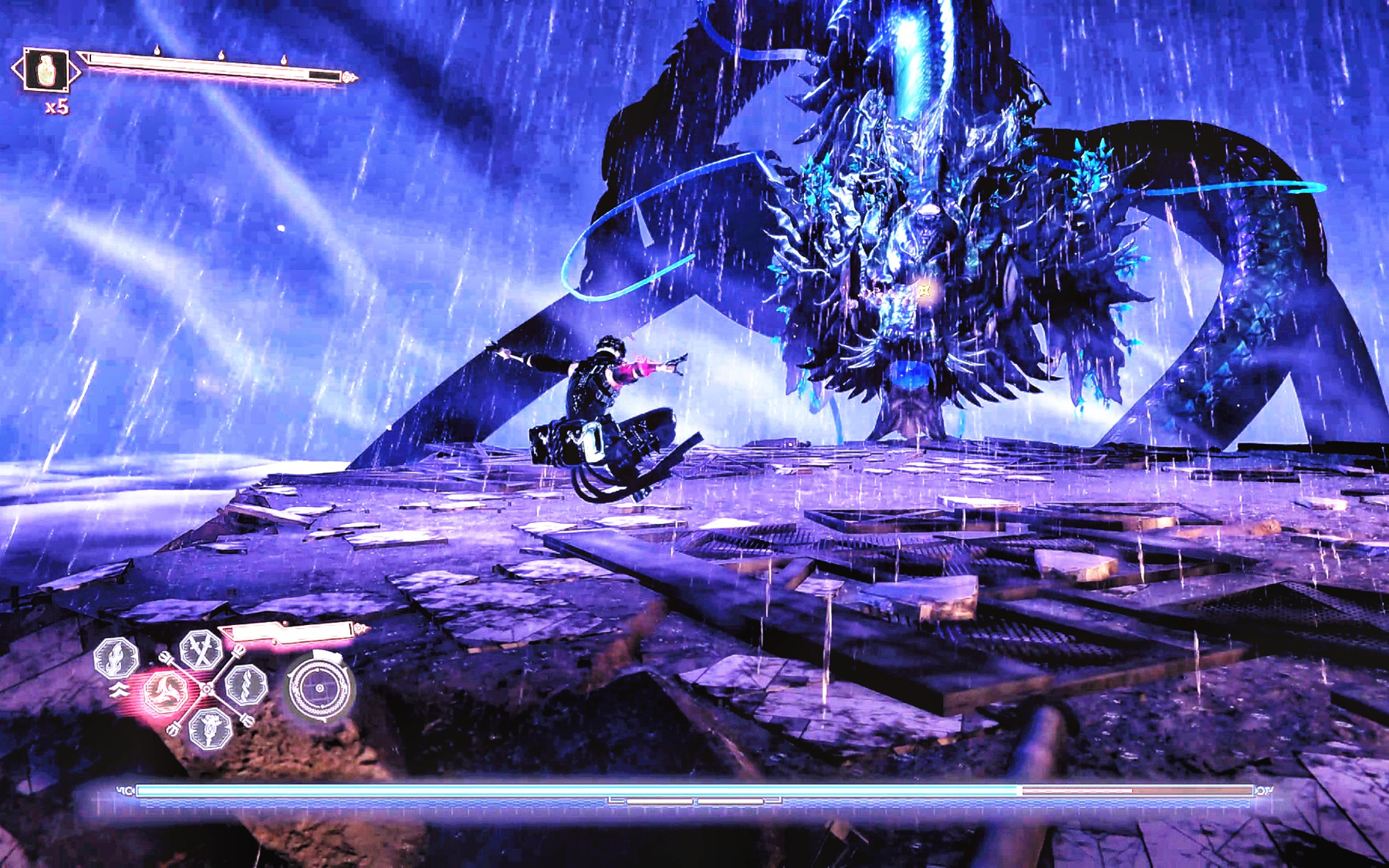Activate the flame ability icon

click(x=116, y=658)
